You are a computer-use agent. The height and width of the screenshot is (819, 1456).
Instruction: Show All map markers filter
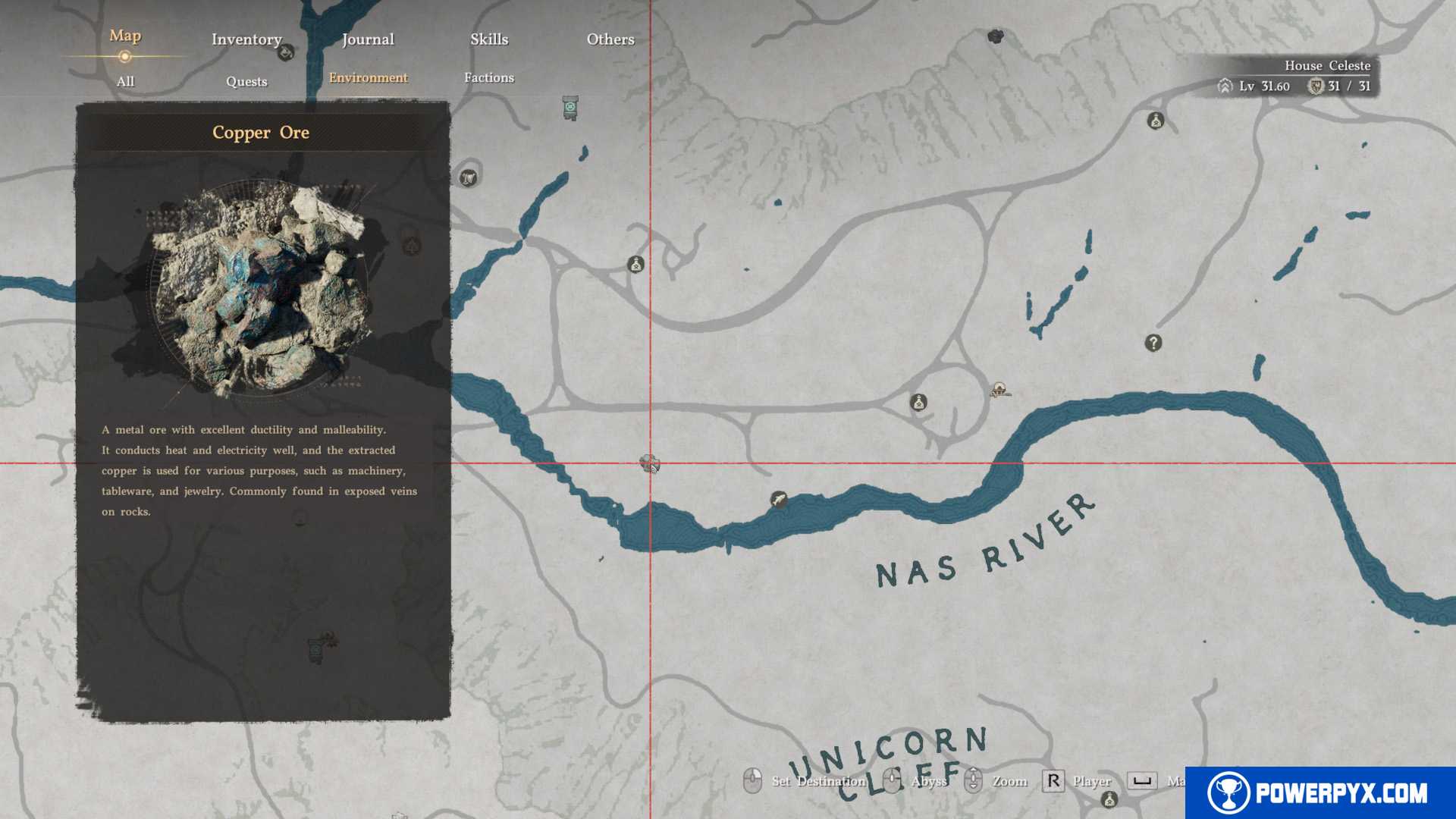125,81
